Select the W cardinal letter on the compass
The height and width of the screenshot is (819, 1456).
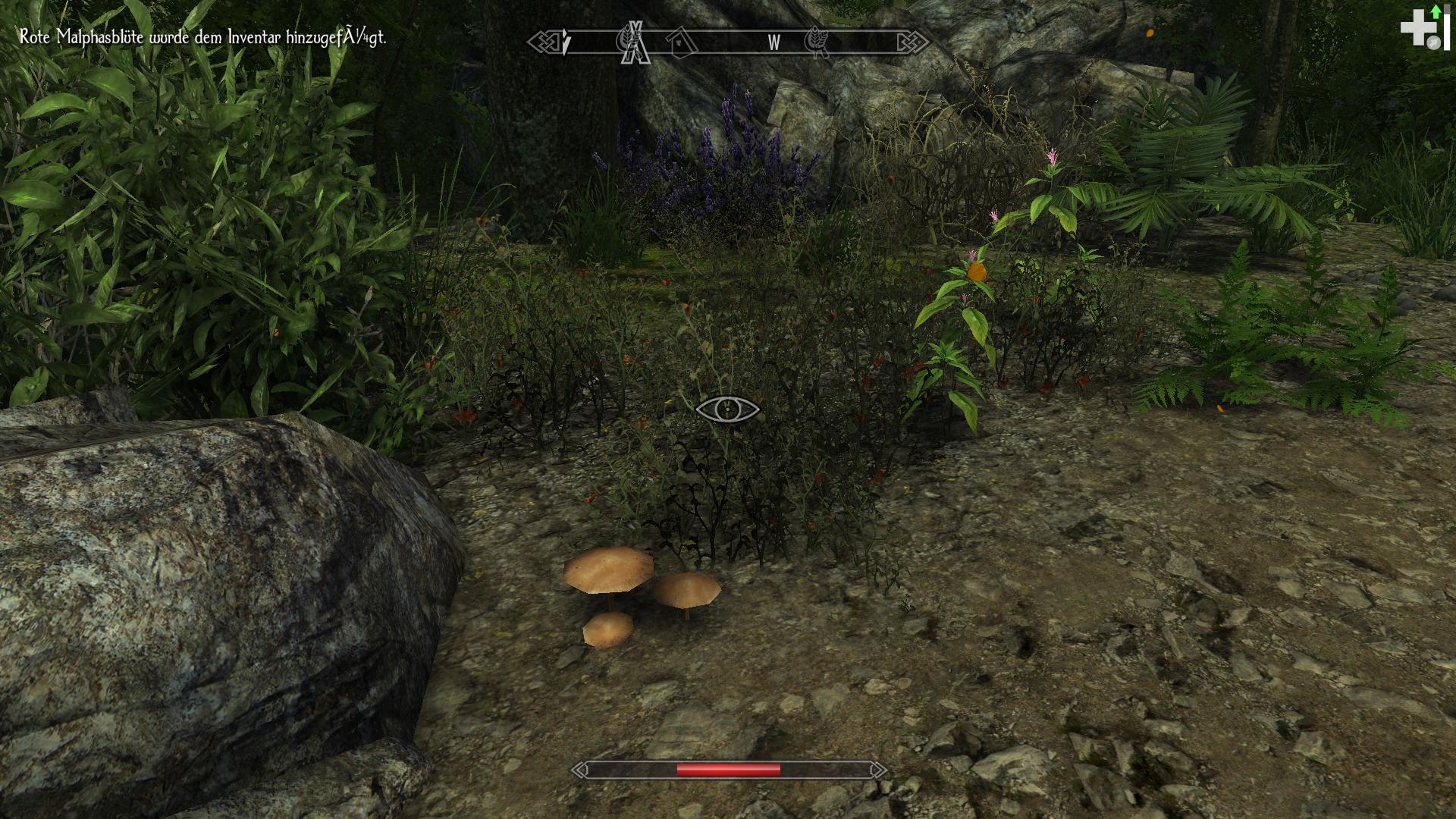tap(773, 43)
